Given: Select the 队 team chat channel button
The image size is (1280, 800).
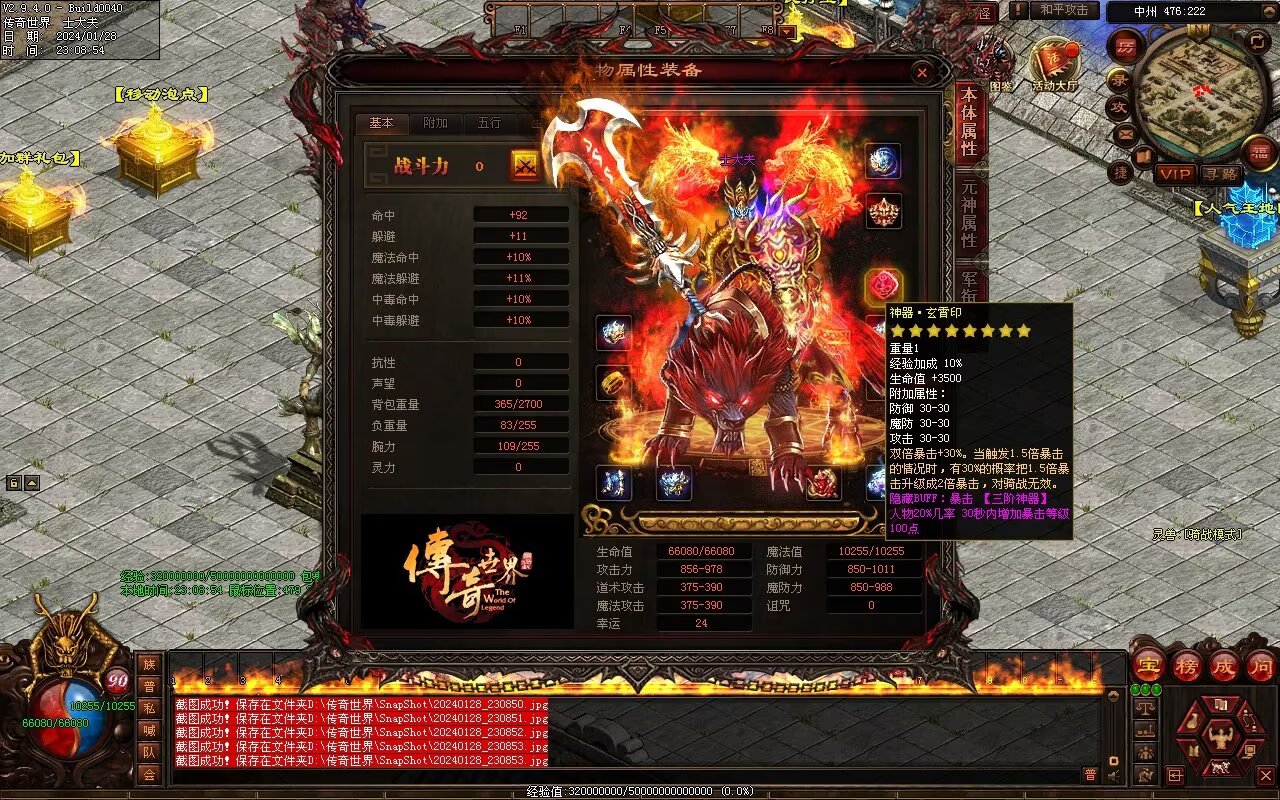Looking at the screenshot, I should pyautogui.click(x=148, y=752).
